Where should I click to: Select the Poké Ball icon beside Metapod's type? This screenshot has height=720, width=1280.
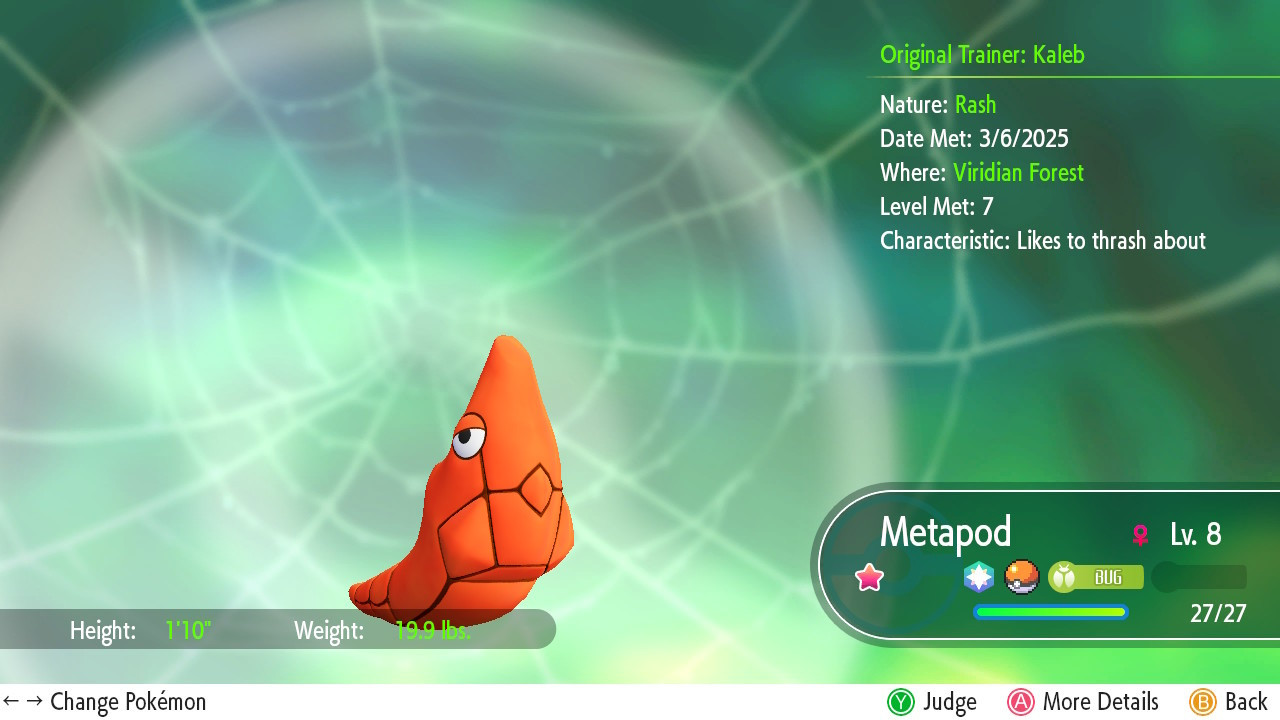click(x=1022, y=577)
